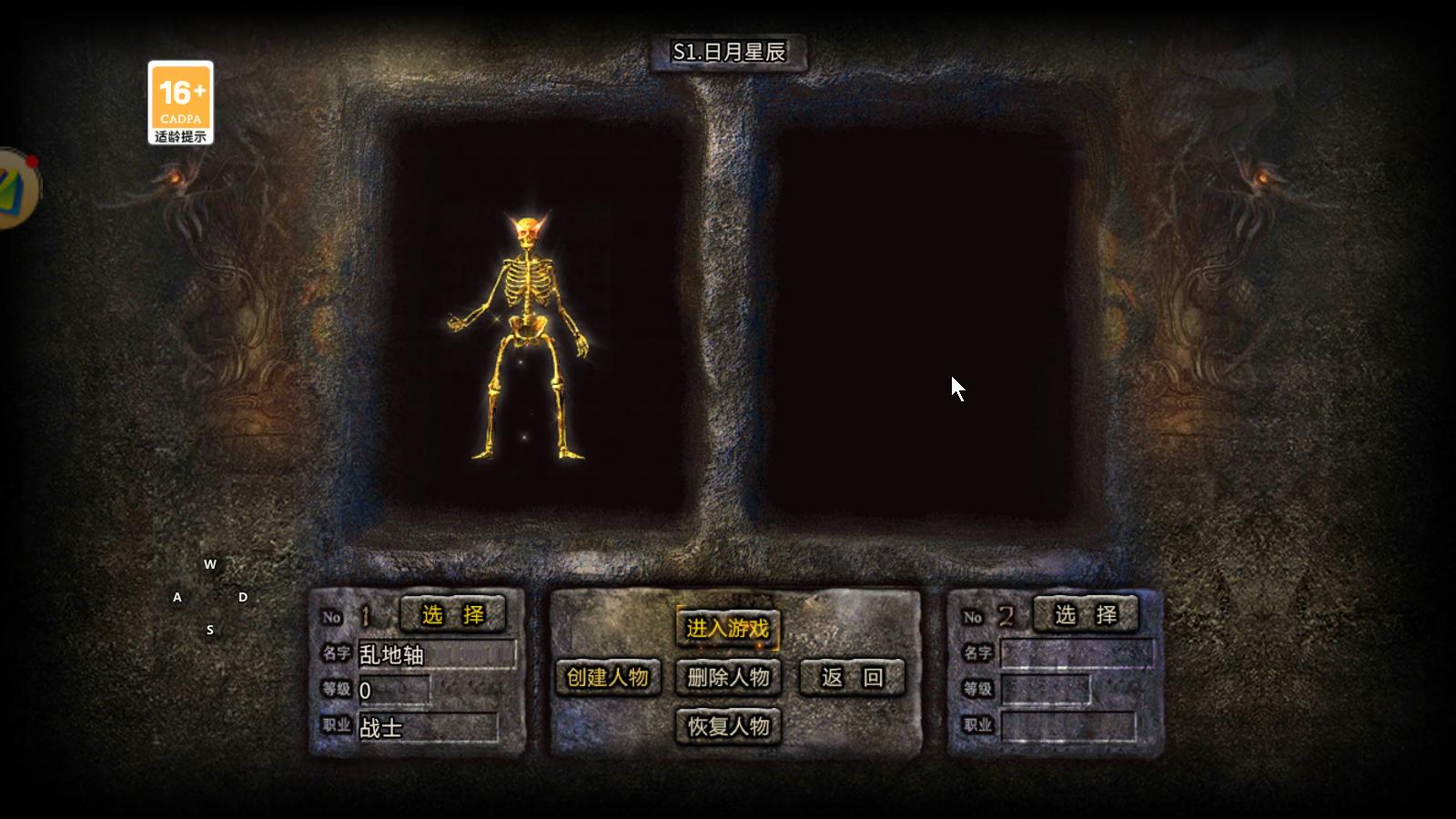Select character slot No 1 选择 button

point(452,615)
